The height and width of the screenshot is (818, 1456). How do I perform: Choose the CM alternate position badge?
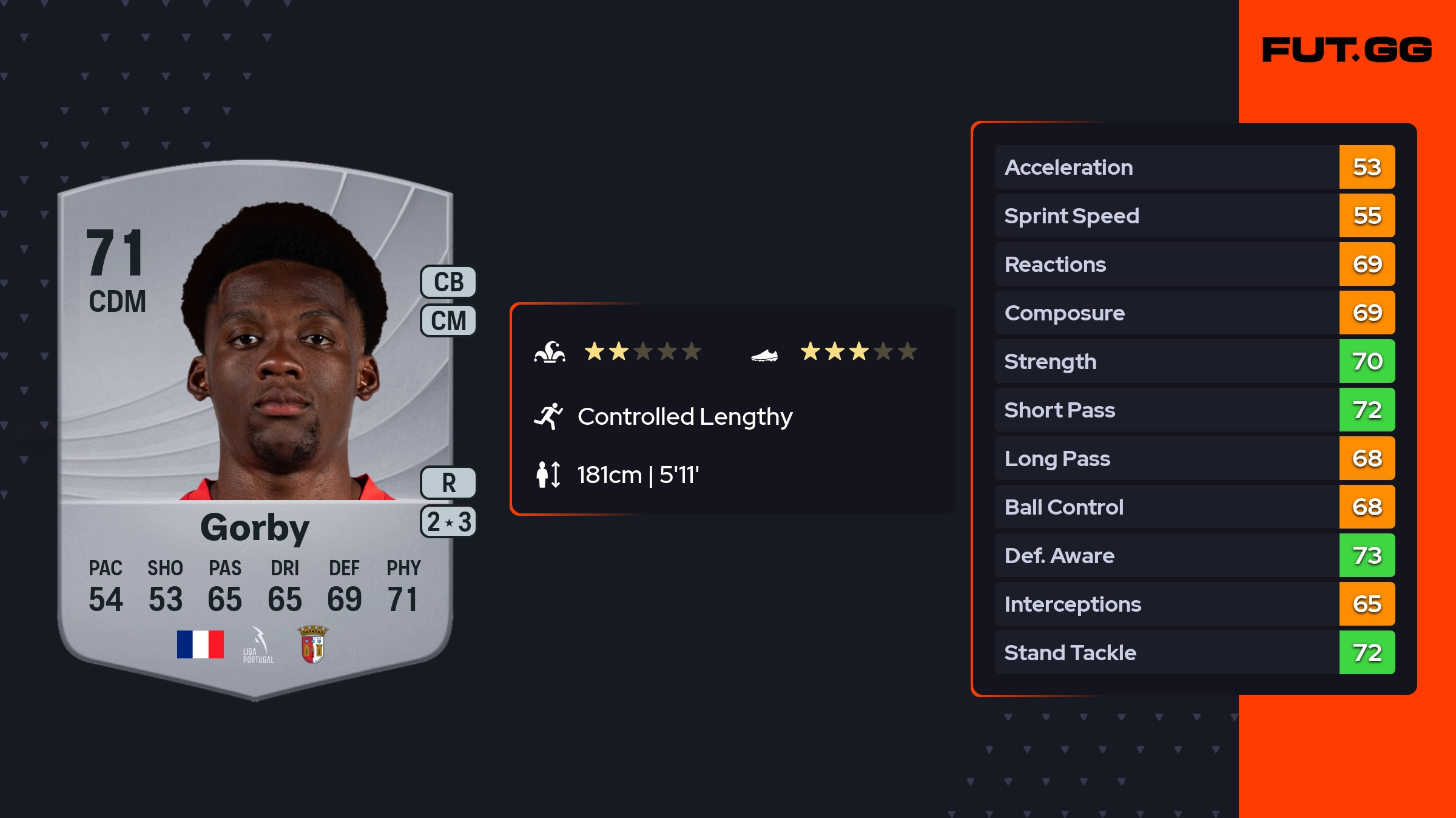click(x=448, y=320)
